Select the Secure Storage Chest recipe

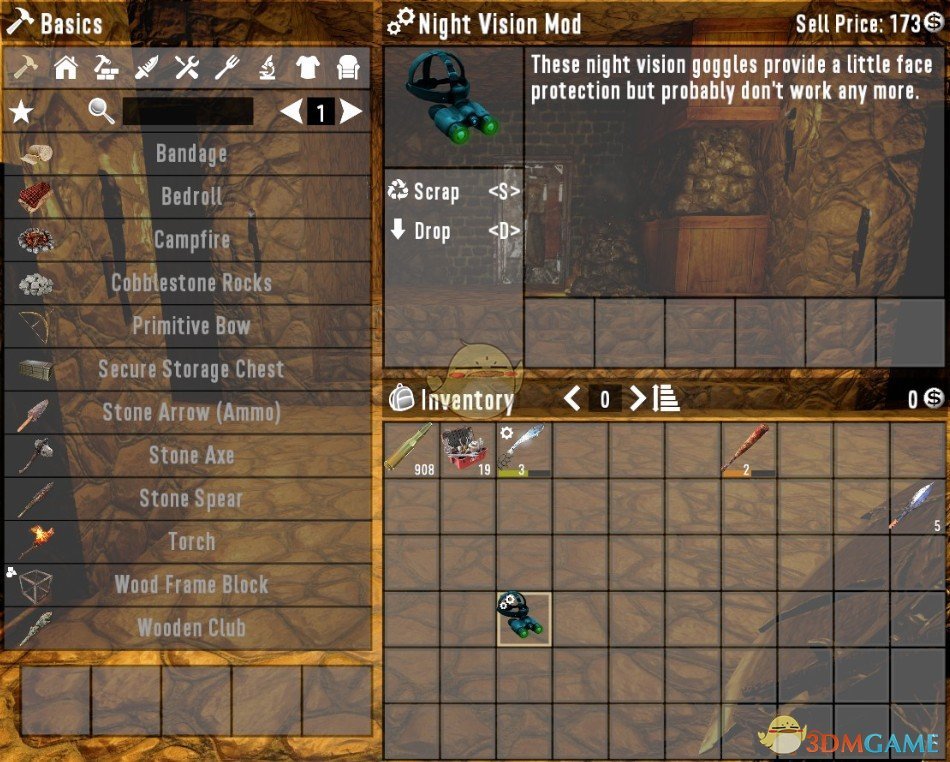190,369
